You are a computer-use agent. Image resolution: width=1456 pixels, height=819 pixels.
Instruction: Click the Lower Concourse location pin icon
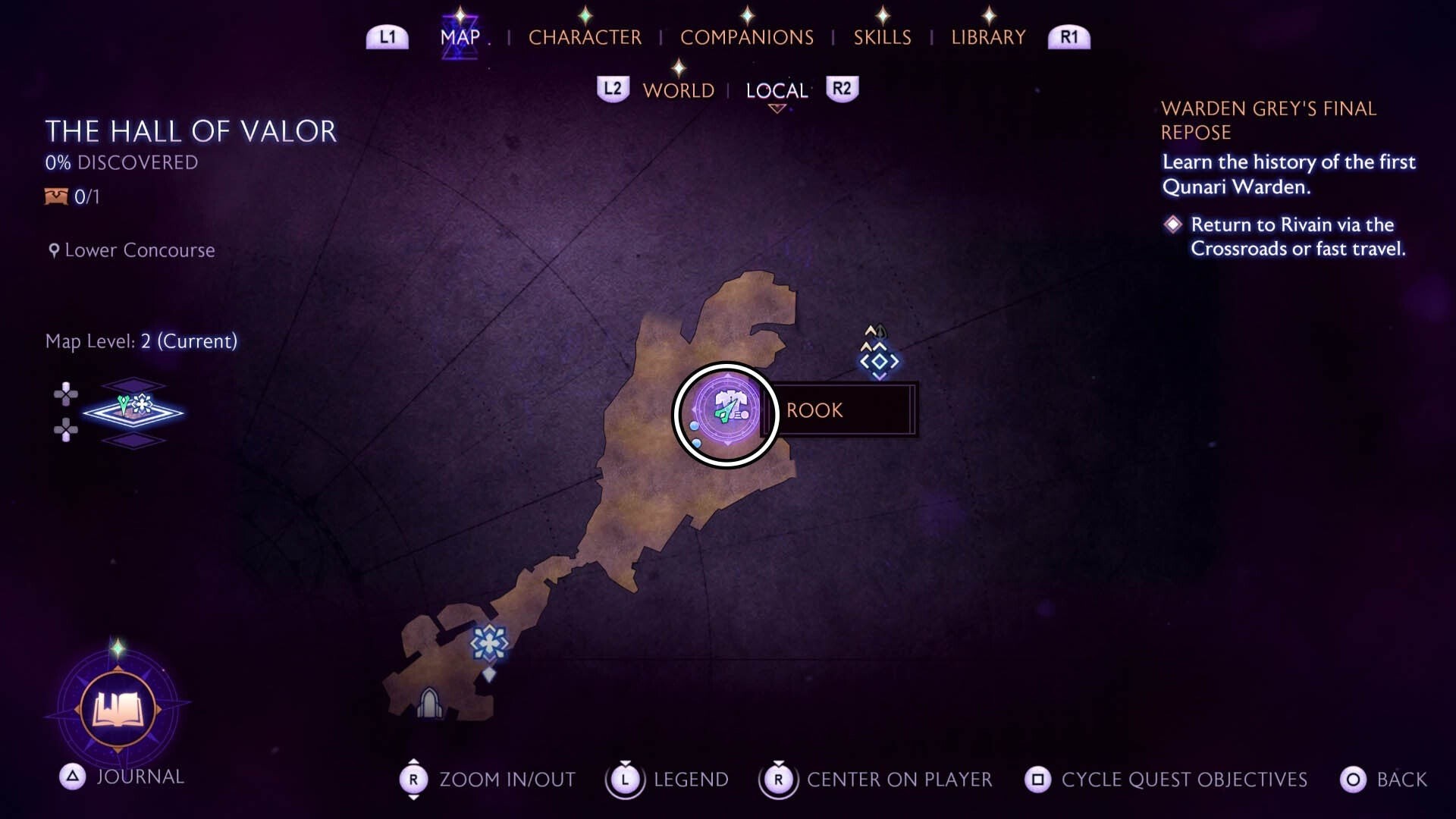[52, 250]
